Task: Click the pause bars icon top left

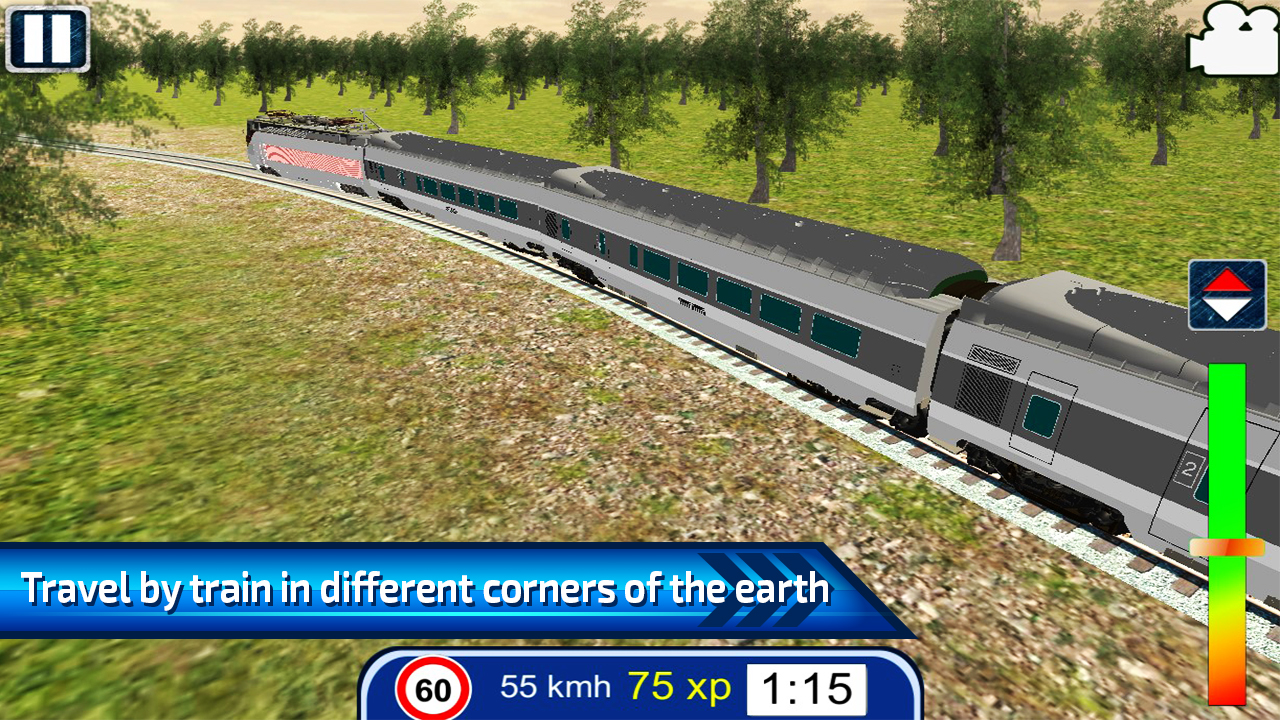Action: [48, 40]
